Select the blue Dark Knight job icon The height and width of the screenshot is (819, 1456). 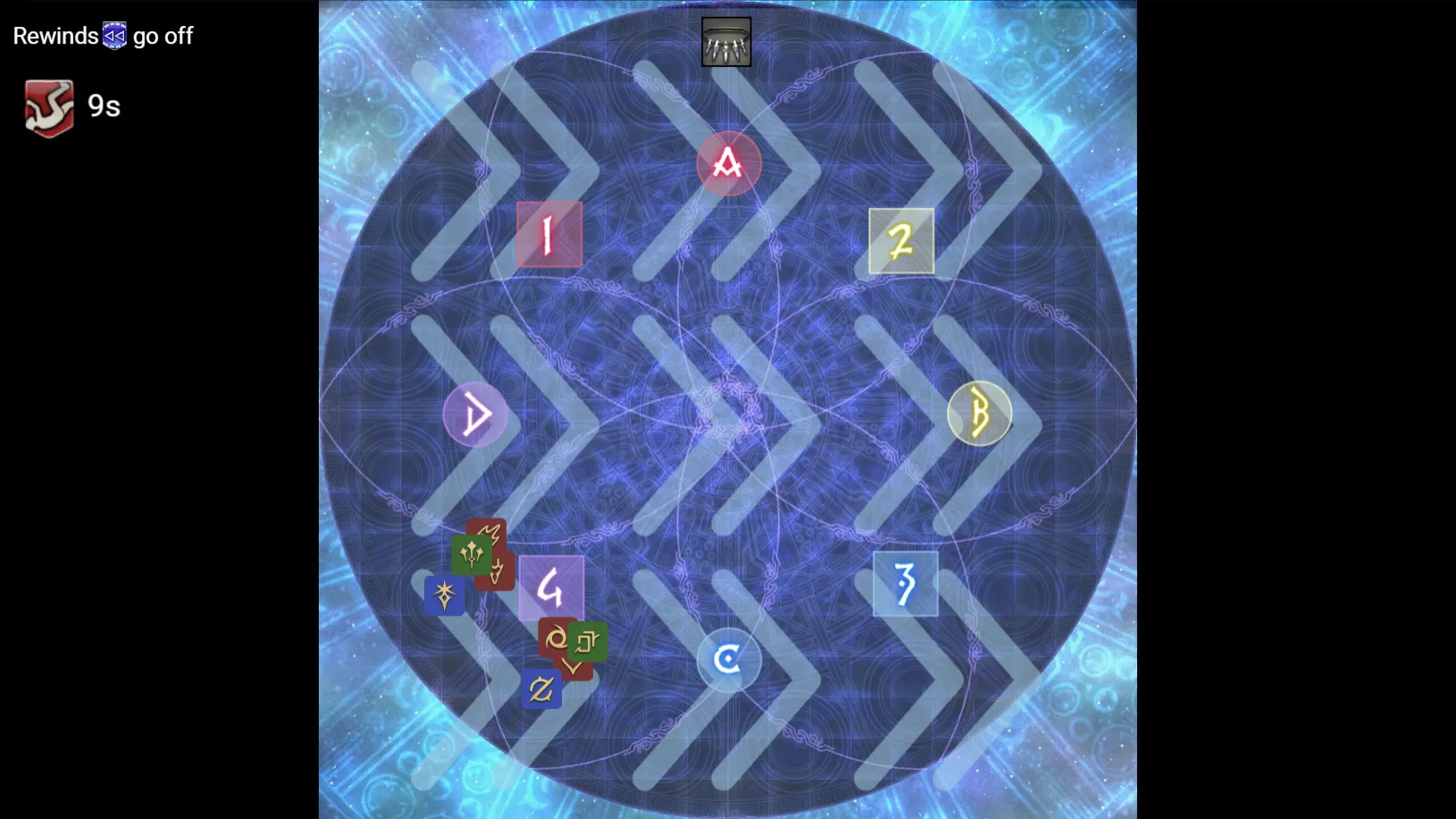tap(444, 596)
